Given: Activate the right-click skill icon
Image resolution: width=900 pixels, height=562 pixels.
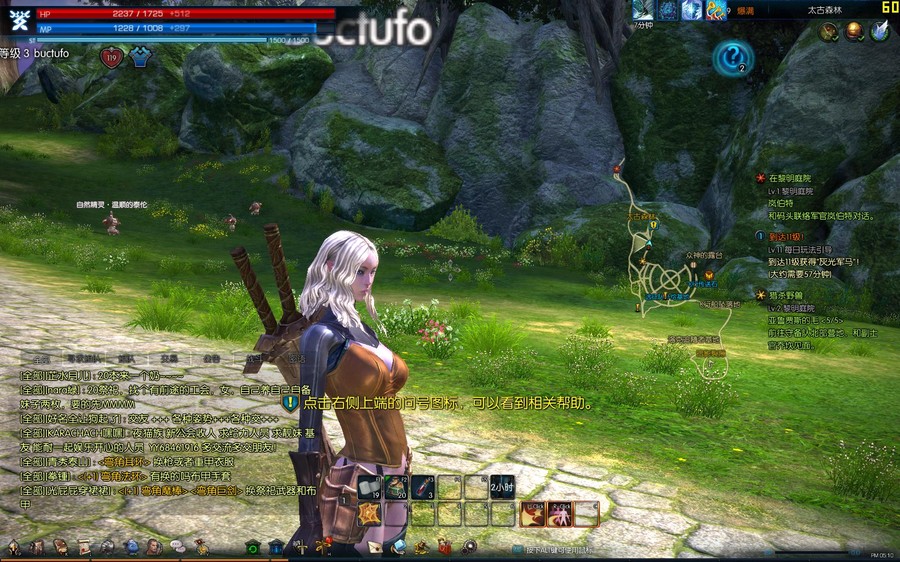Looking at the screenshot, I should 560,514.
